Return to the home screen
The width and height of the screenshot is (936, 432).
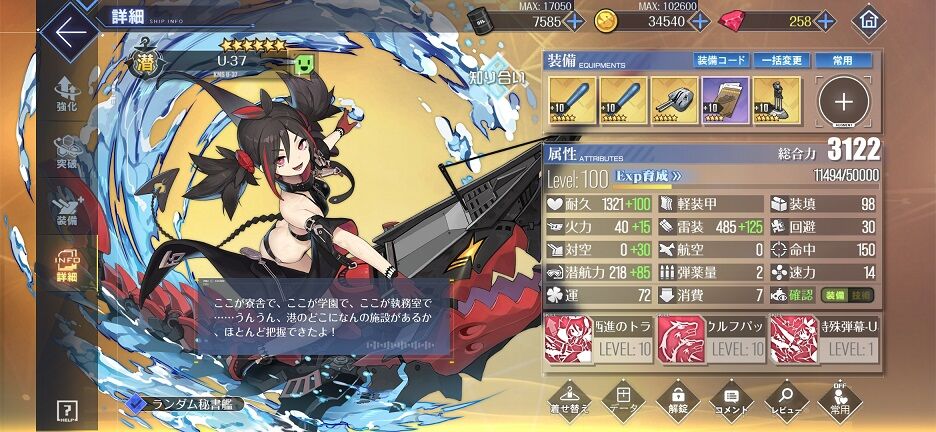coord(868,21)
